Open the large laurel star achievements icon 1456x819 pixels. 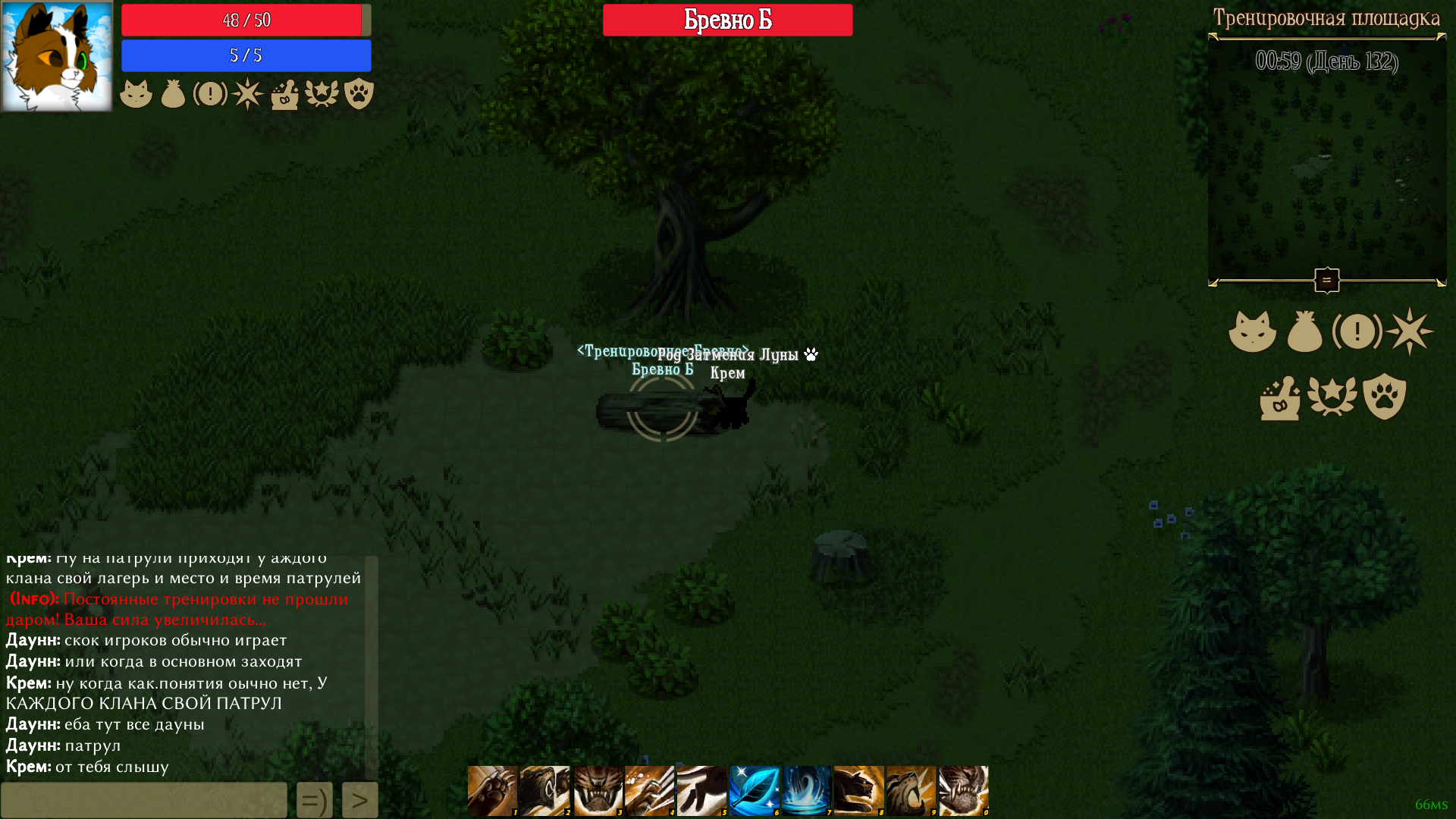click(x=1332, y=397)
